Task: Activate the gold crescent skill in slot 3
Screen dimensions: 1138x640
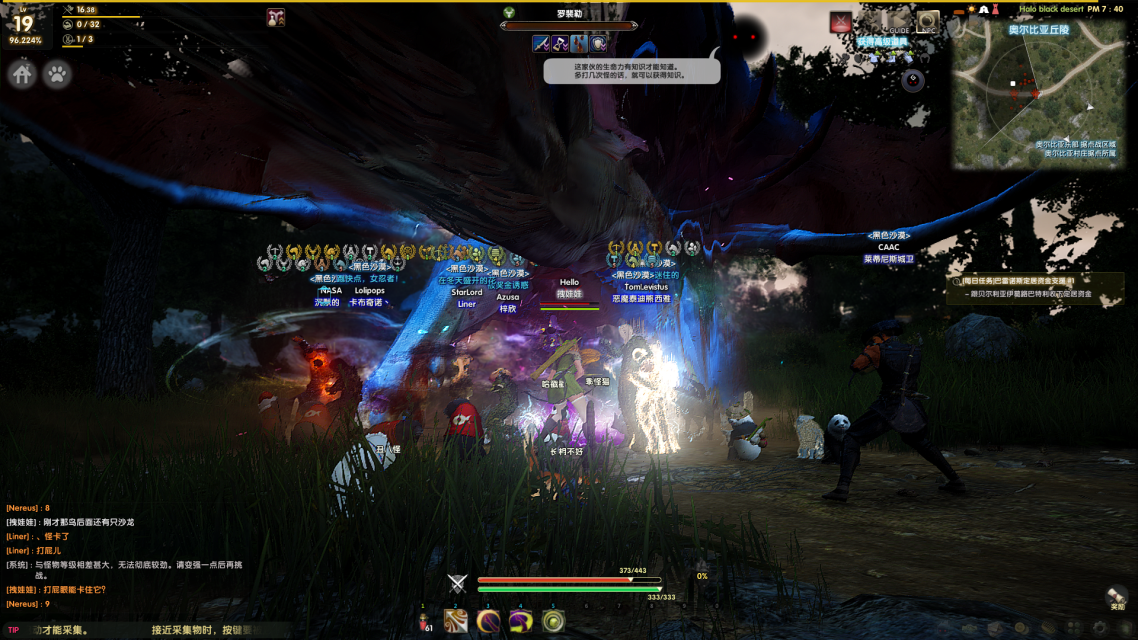Action: click(x=488, y=621)
